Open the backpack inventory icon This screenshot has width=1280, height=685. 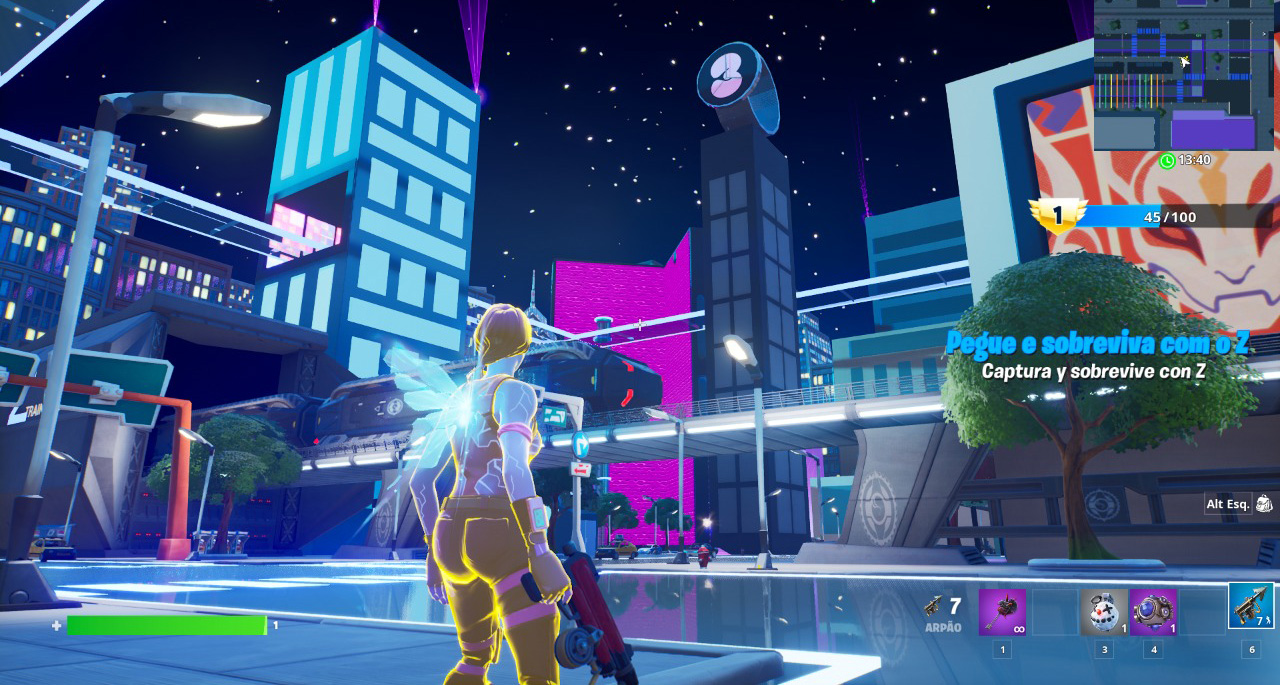tap(1264, 504)
